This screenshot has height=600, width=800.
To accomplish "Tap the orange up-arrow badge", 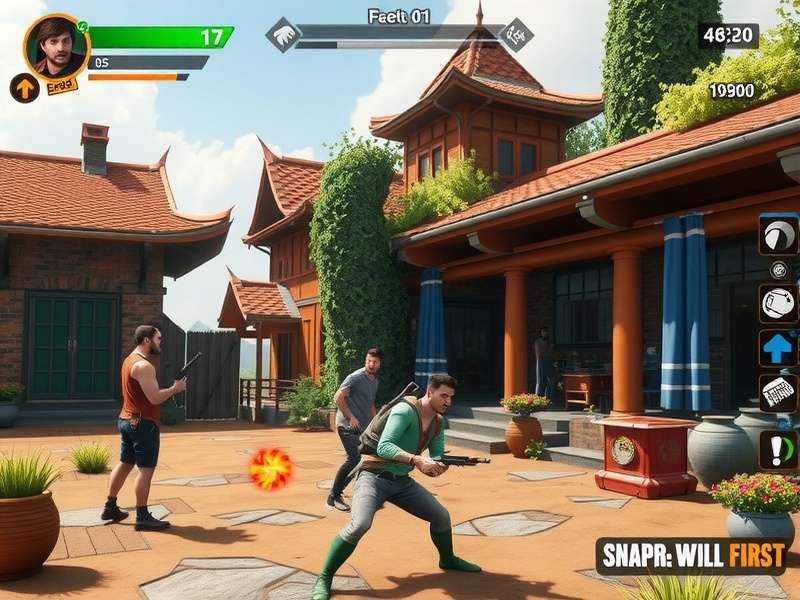I will tap(24, 88).
